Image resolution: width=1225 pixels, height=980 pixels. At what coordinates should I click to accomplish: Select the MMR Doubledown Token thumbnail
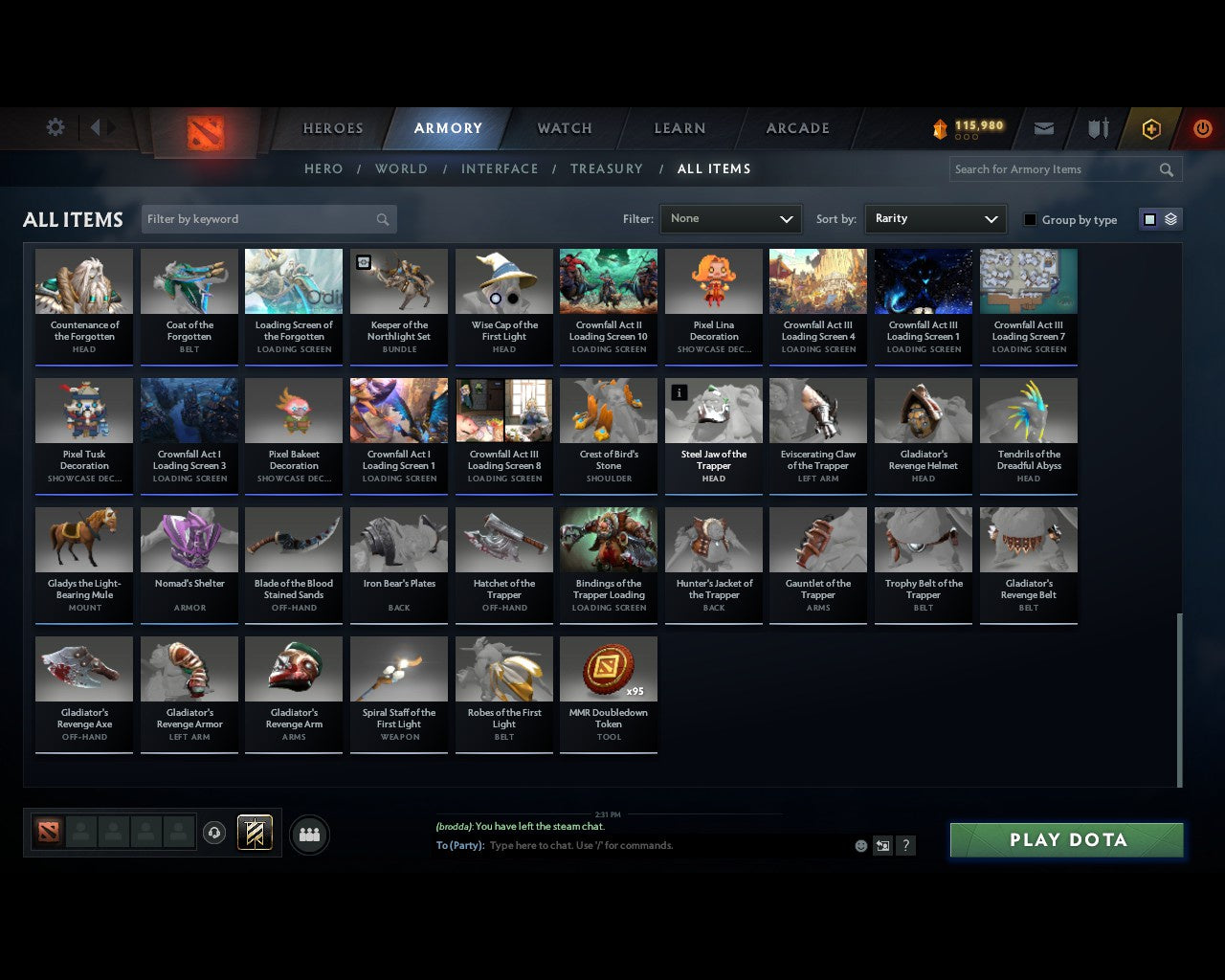609,667
